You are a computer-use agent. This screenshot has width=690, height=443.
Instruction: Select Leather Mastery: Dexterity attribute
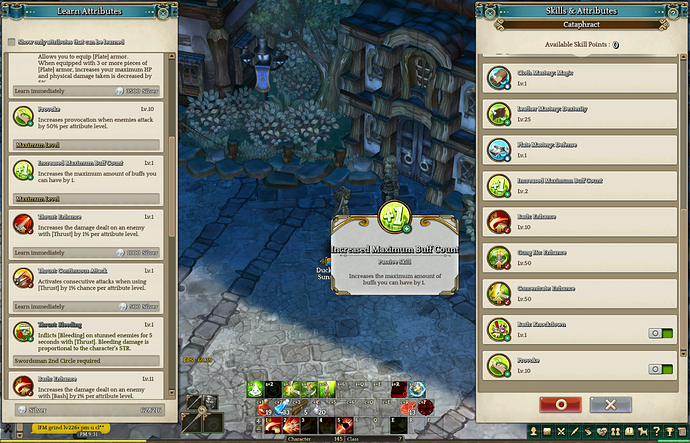[580, 112]
